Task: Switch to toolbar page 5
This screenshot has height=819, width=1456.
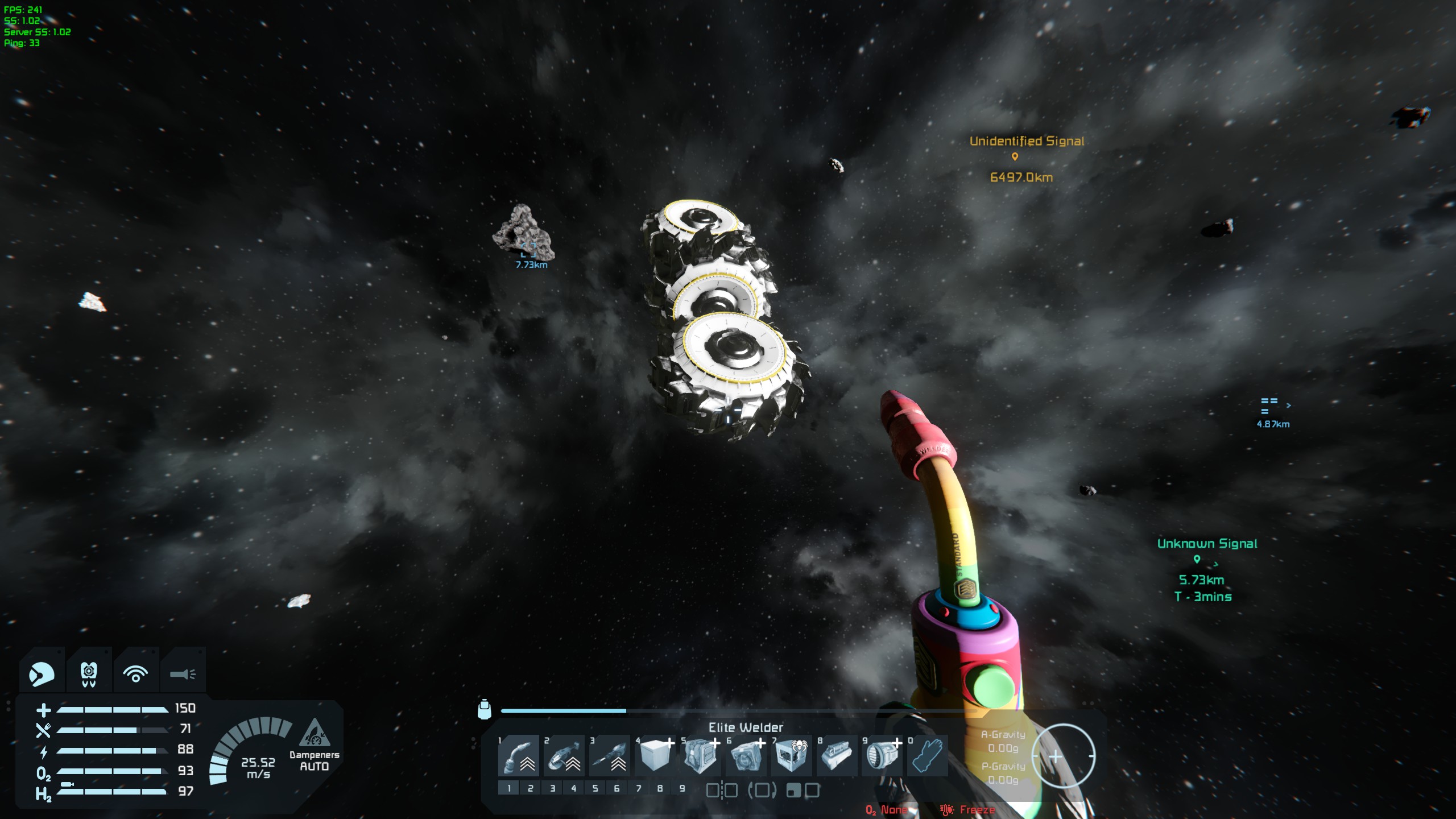Action: (x=595, y=788)
